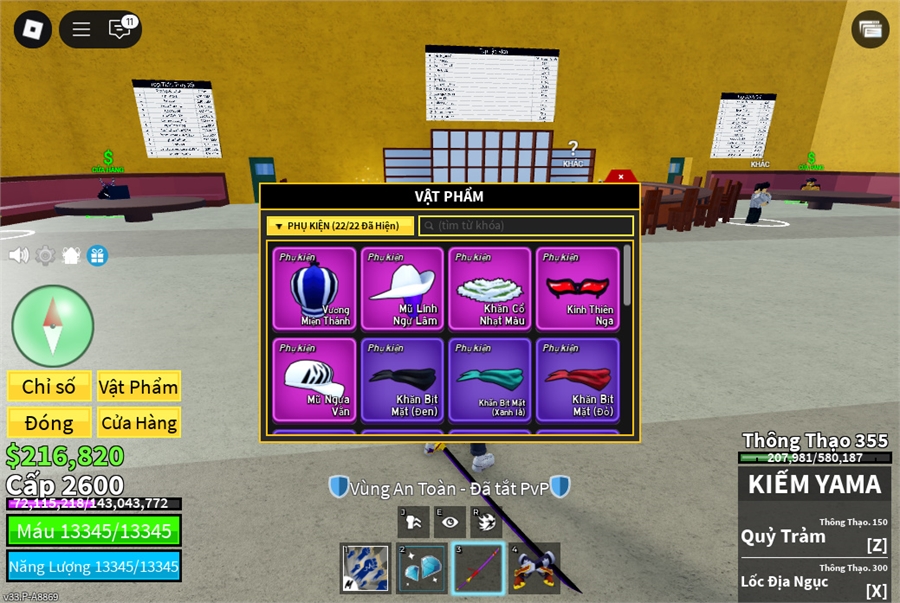
Task: Click the keyword search field
Action: (526, 226)
